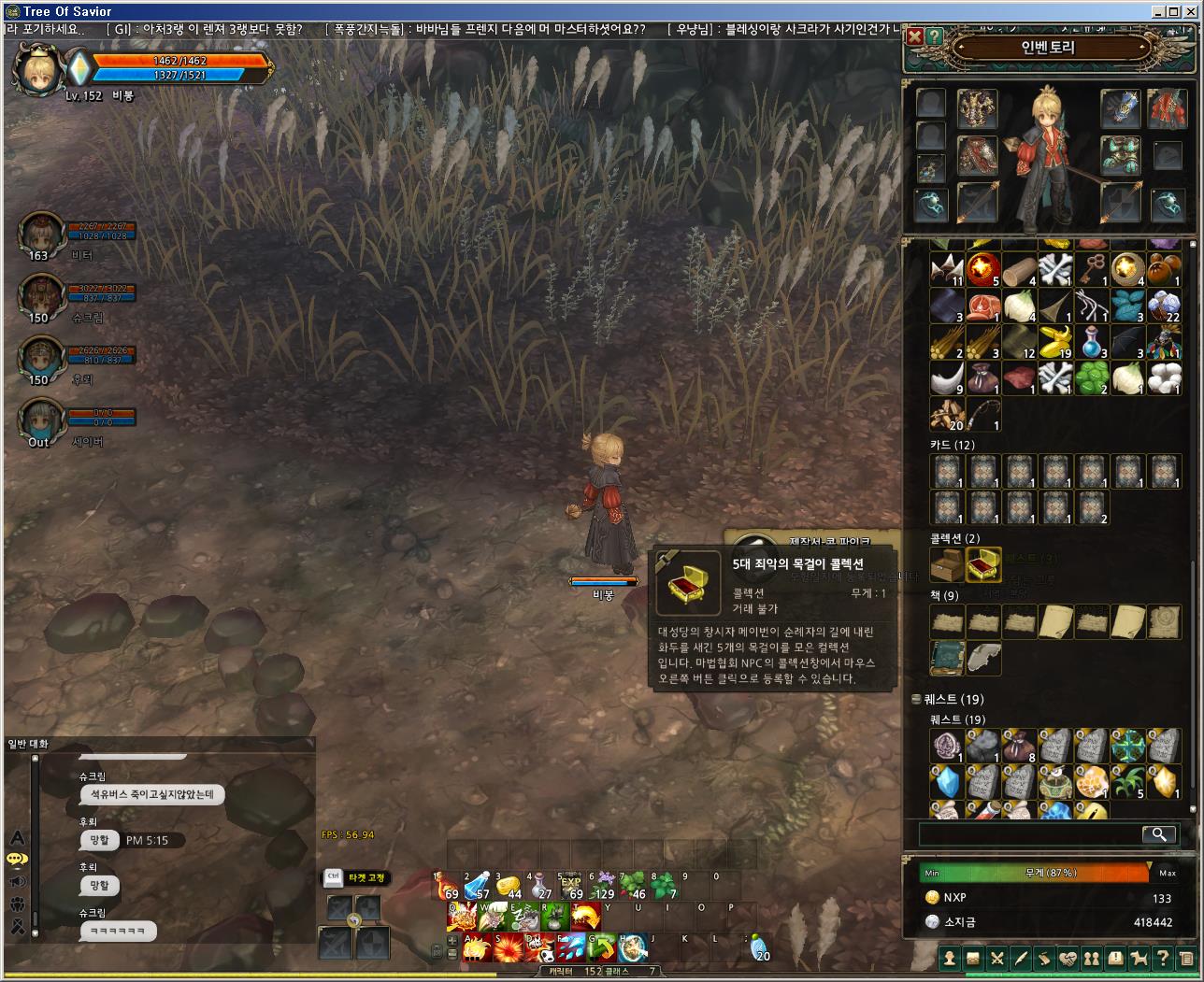This screenshot has width=1204, height=982.
Task: Cast the red explosion skill on S
Action: [x=509, y=948]
